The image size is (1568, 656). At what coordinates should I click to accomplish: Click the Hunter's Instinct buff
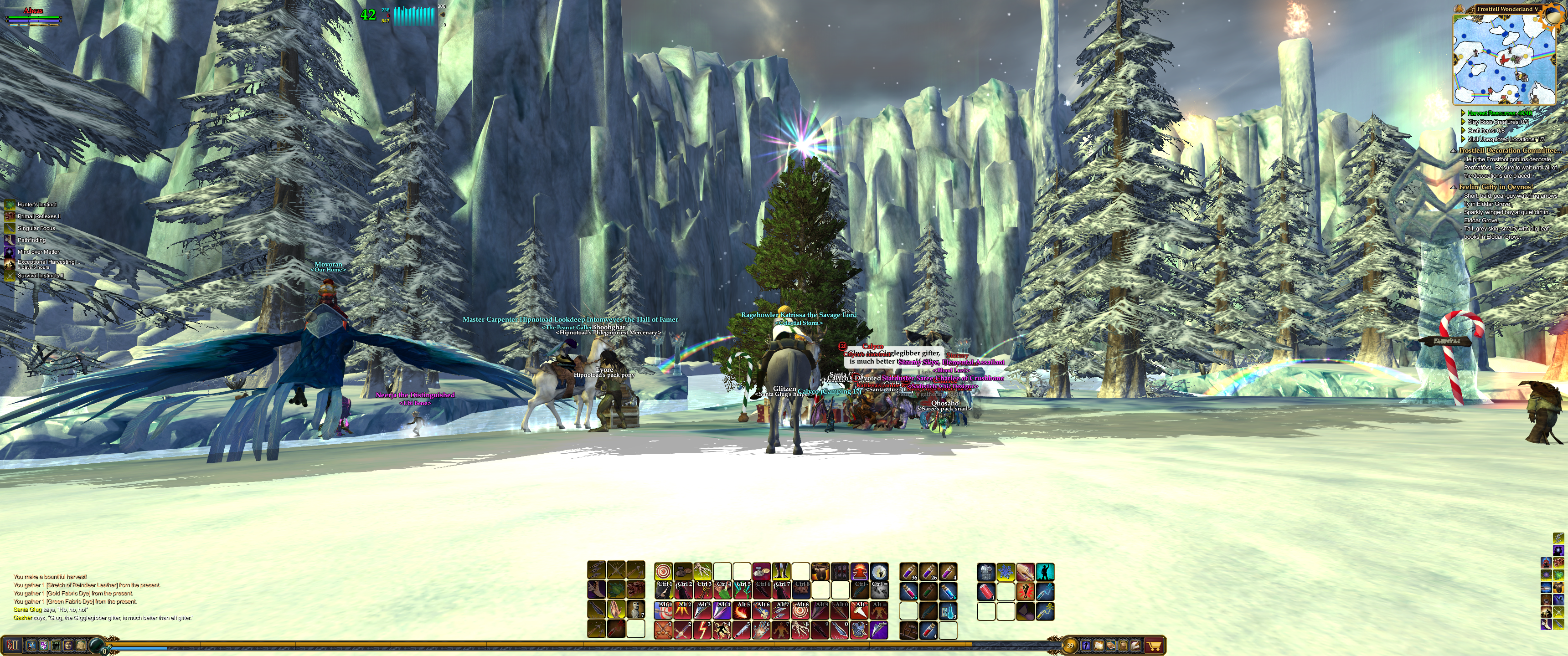(36, 205)
